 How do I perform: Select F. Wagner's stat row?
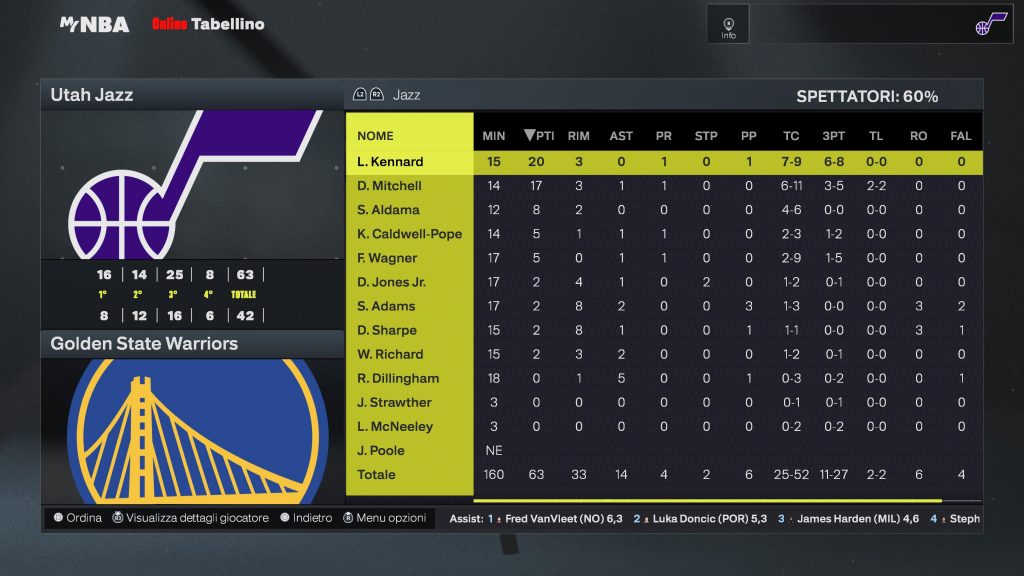[387, 258]
